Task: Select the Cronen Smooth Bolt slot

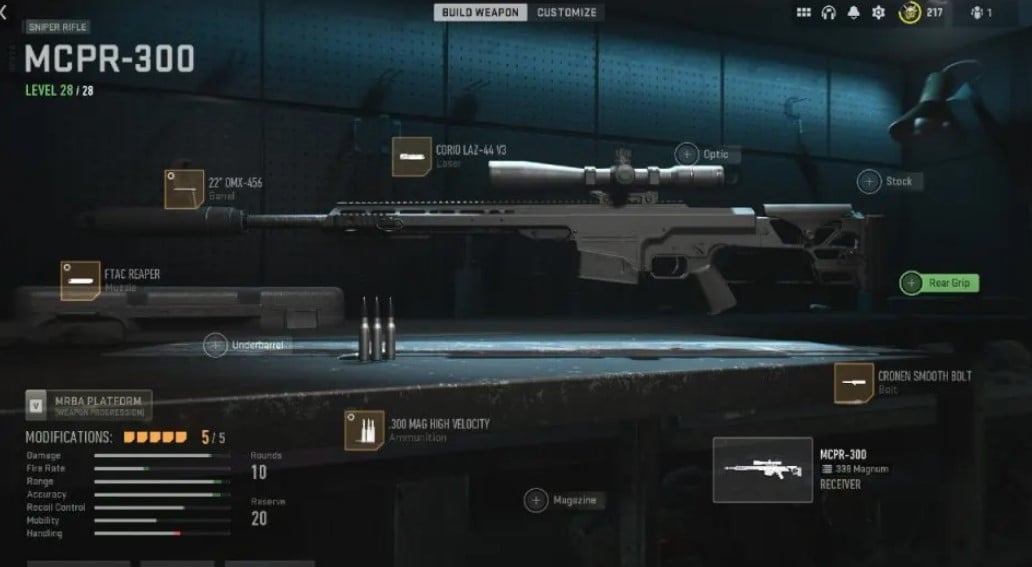Action: [x=853, y=383]
